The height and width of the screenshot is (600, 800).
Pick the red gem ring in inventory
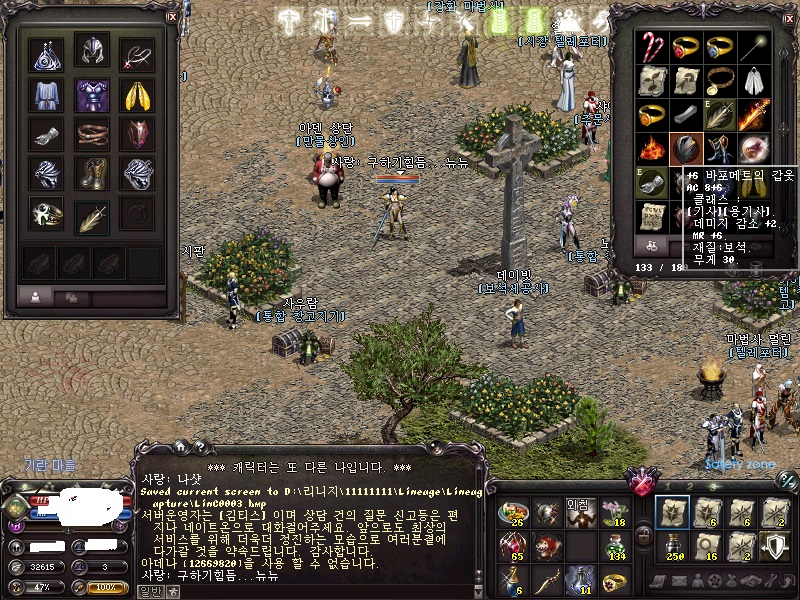[x=685, y=47]
